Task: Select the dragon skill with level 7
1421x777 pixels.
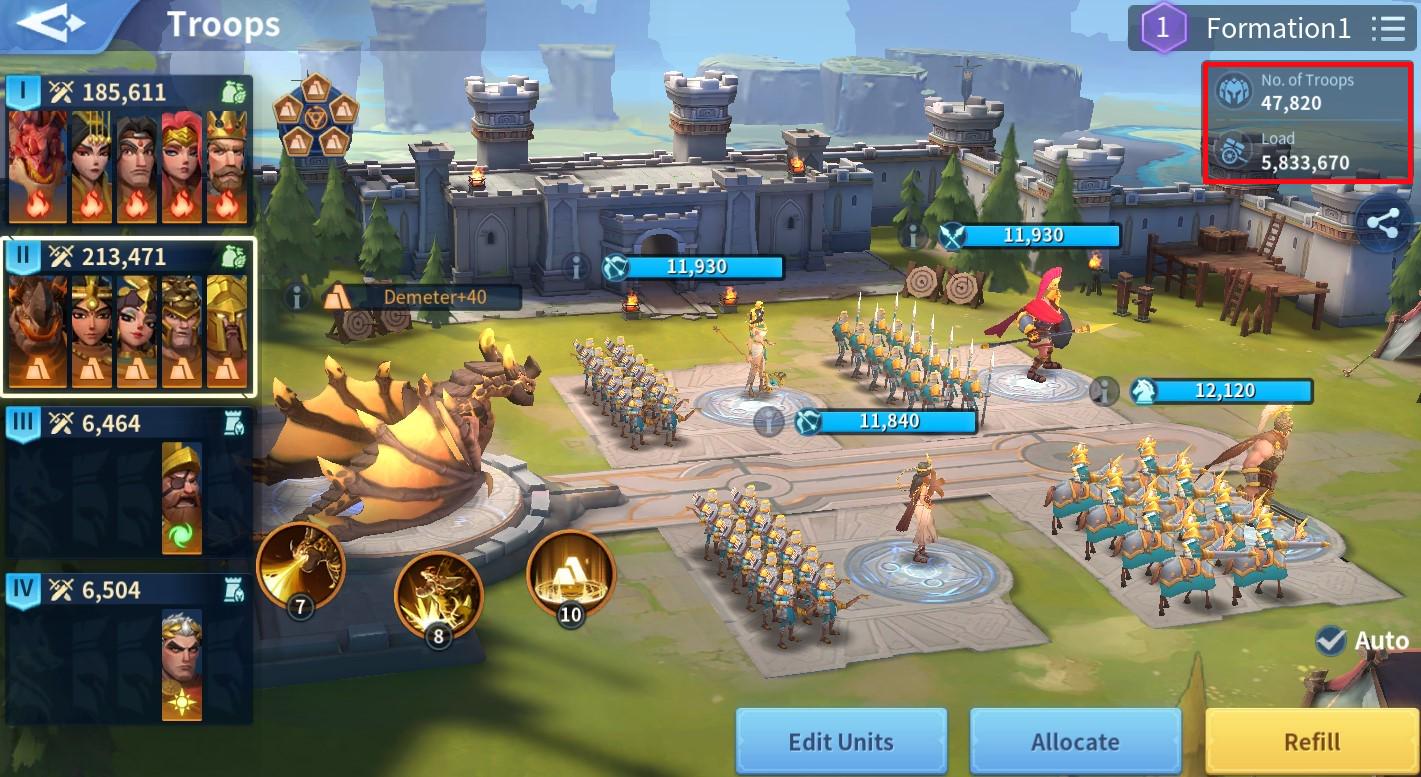Action: click(x=300, y=567)
